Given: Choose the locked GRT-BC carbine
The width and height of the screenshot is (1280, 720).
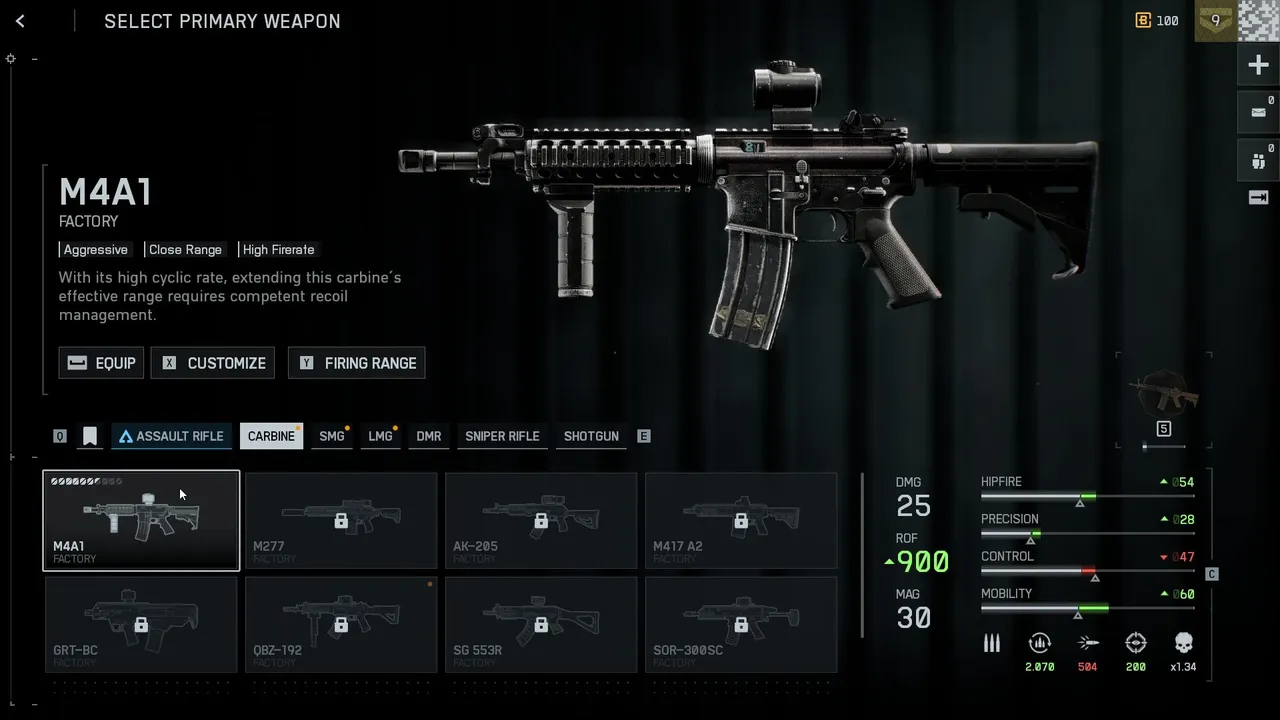Looking at the screenshot, I should [141, 624].
